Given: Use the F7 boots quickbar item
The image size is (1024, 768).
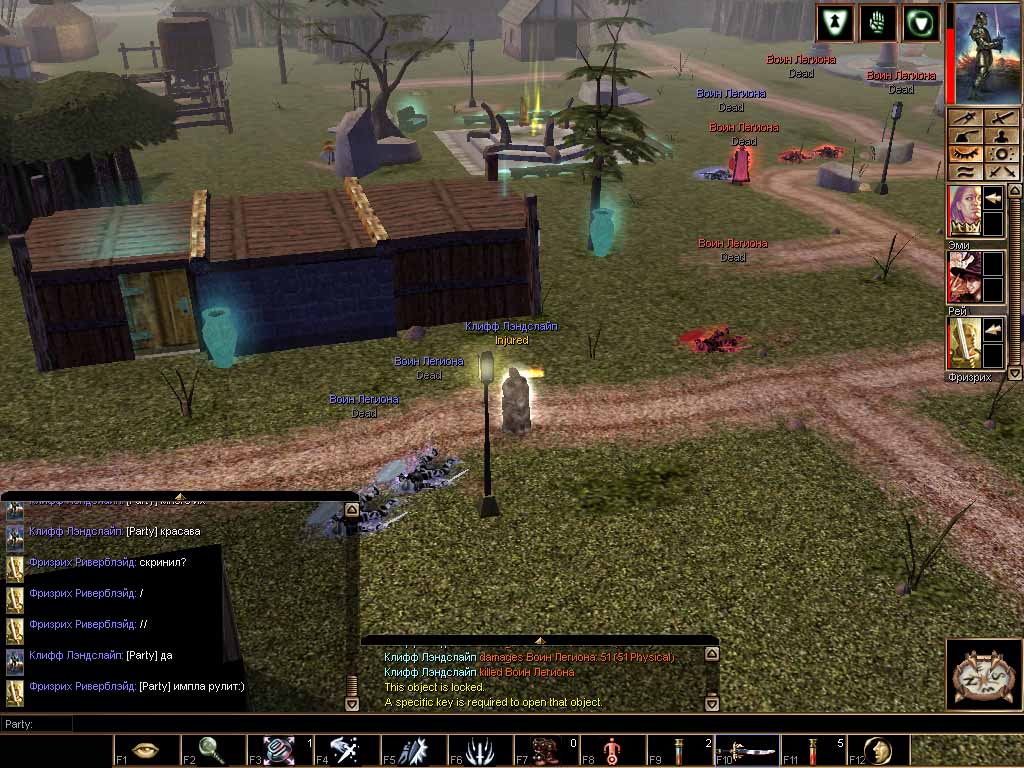Looking at the screenshot, I should click(546, 750).
